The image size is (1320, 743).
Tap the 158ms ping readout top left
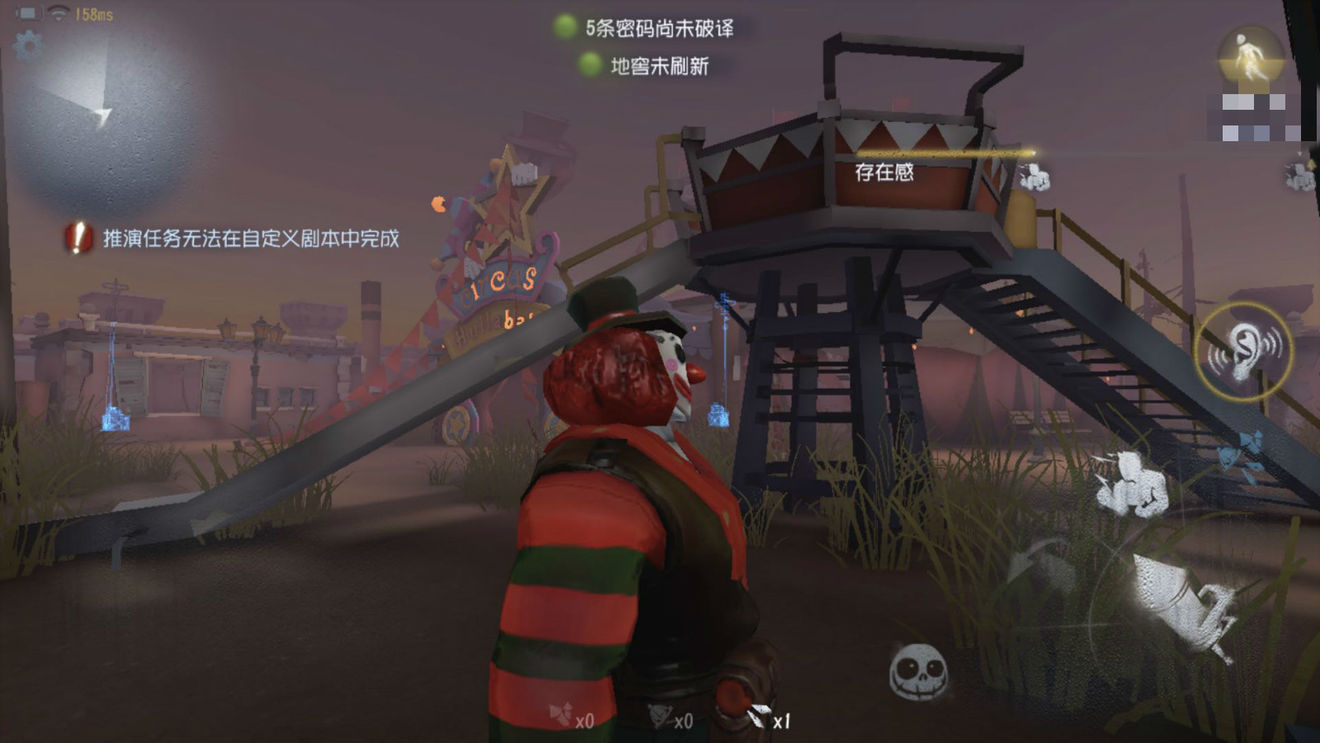pos(92,13)
